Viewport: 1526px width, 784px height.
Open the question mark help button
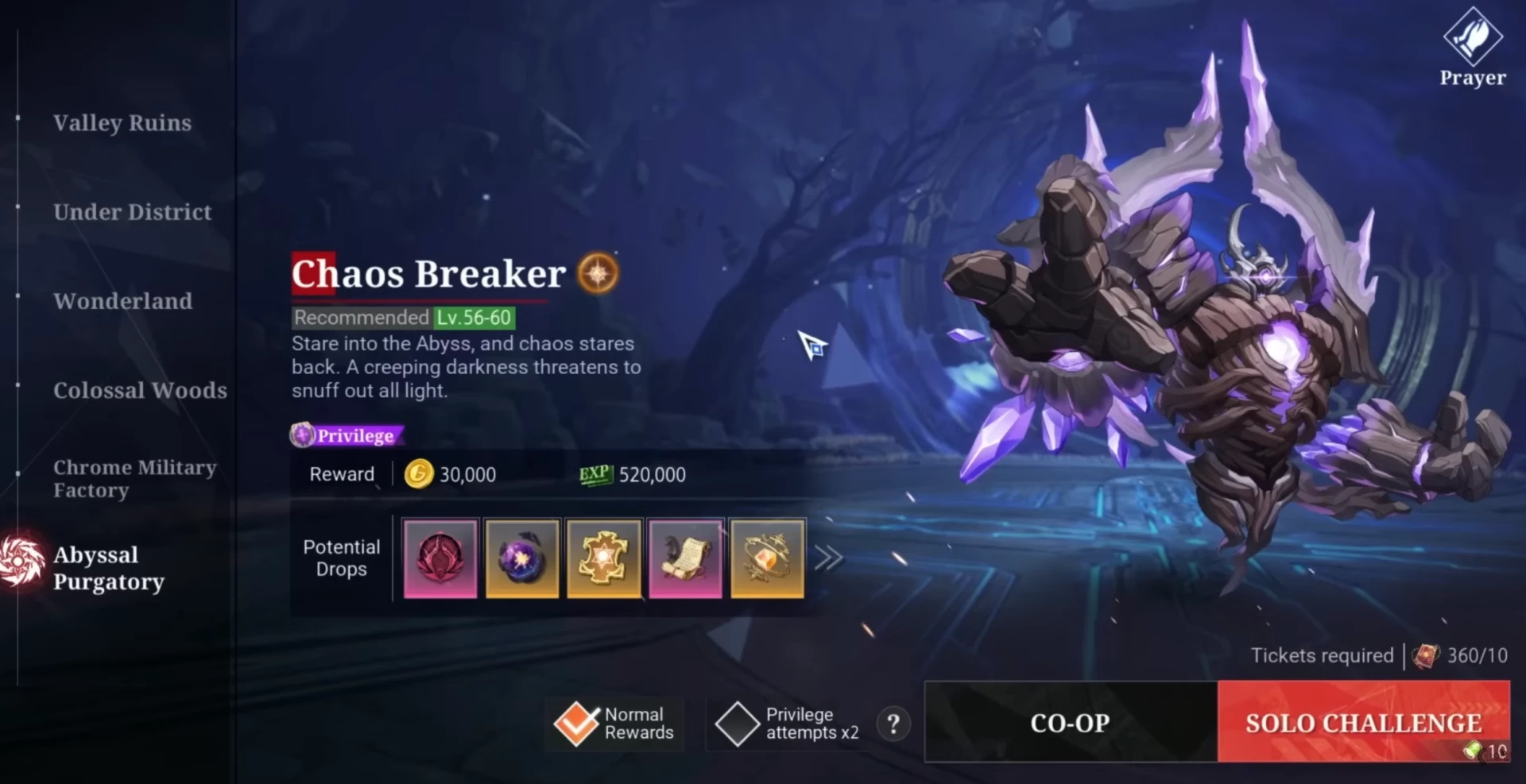pos(893,724)
